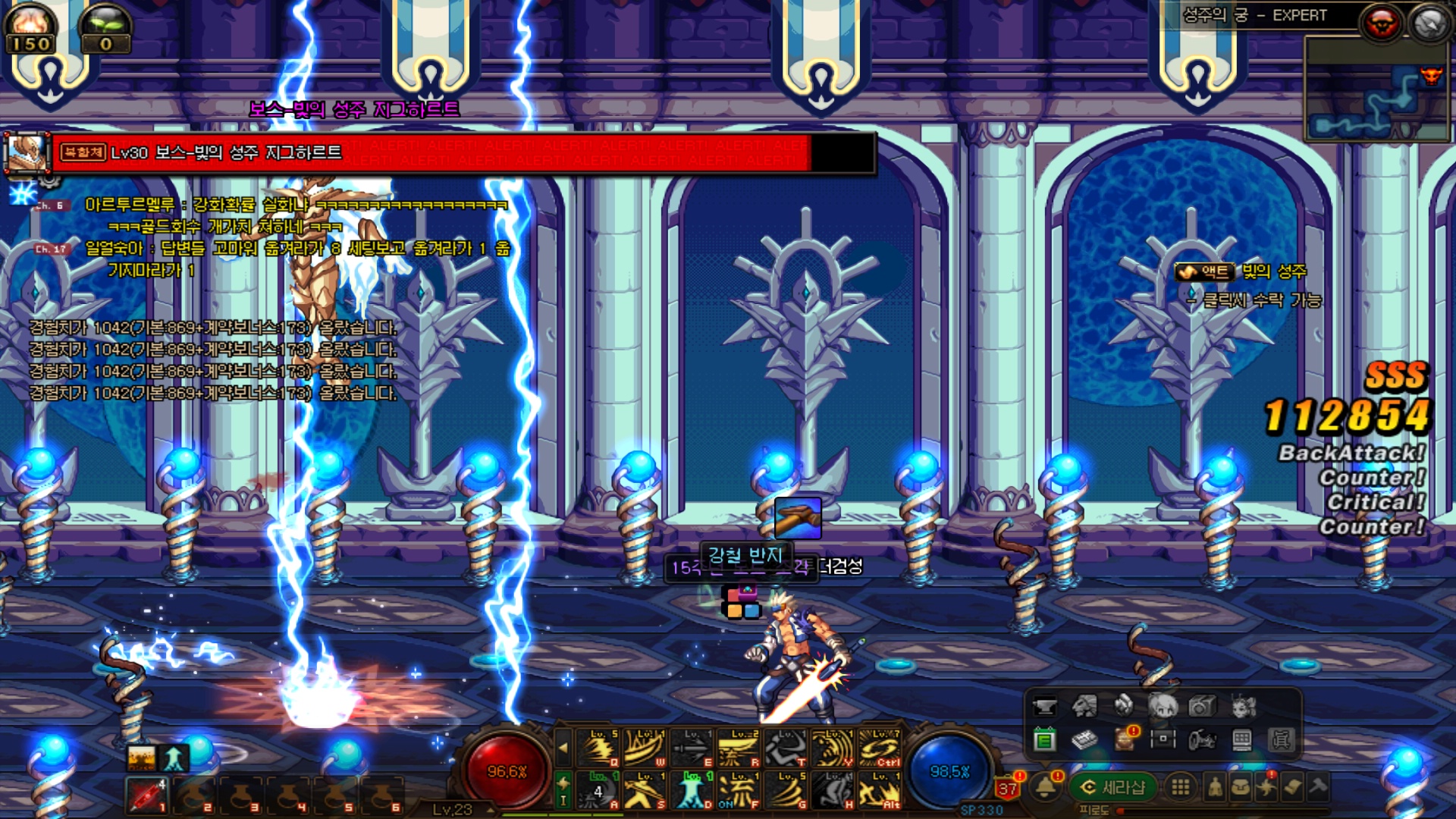This screenshot has width=1456, height=819.
Task: Click the skill bar left arrow
Action: tap(563, 748)
